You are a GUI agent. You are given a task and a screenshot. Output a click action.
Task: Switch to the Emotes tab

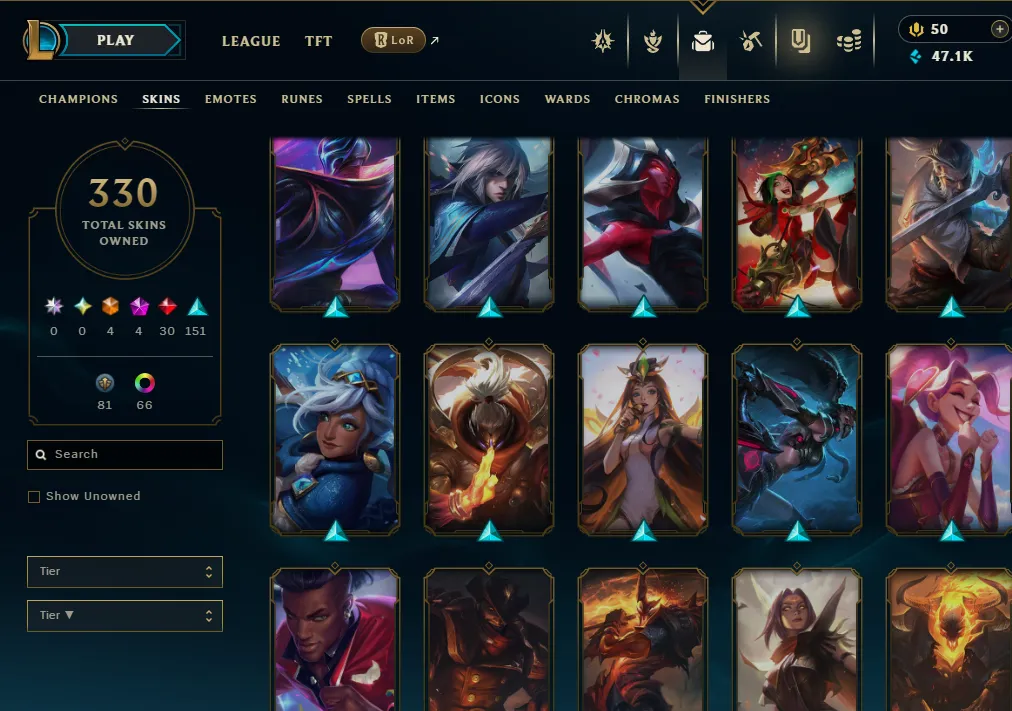point(231,99)
